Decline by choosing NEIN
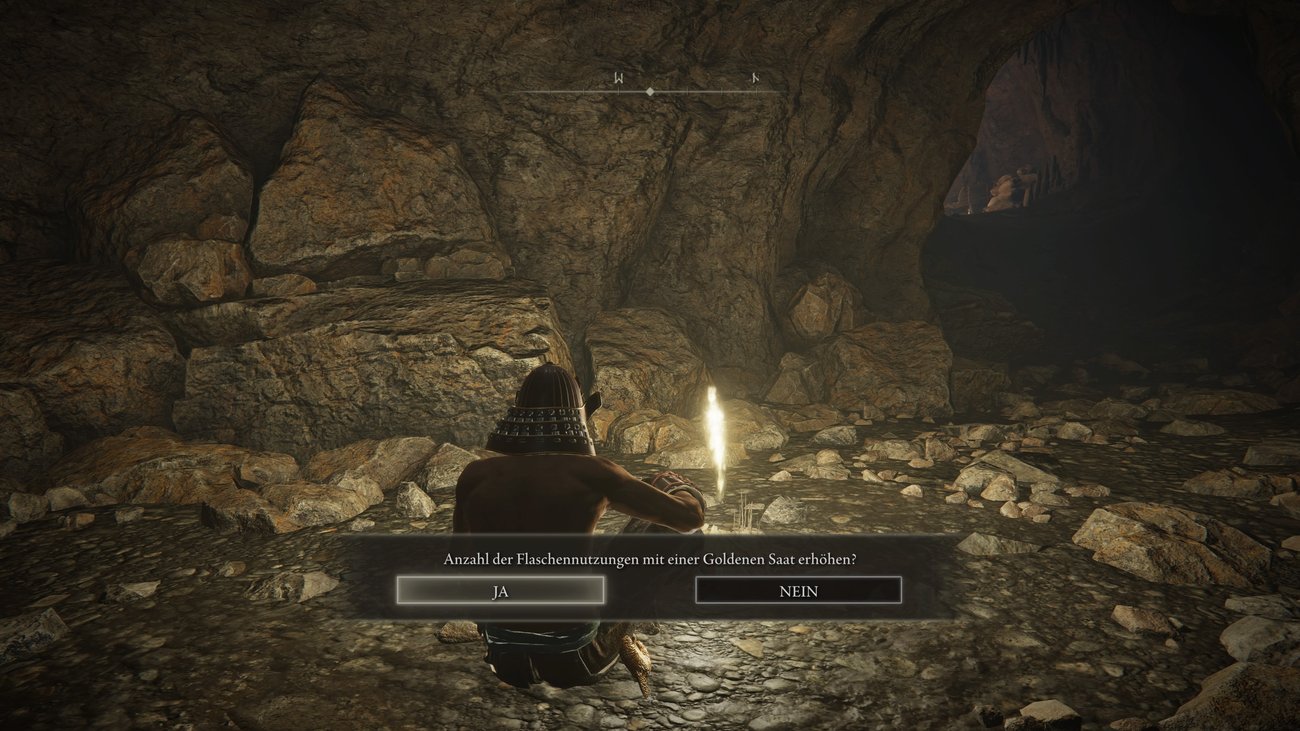 point(798,591)
